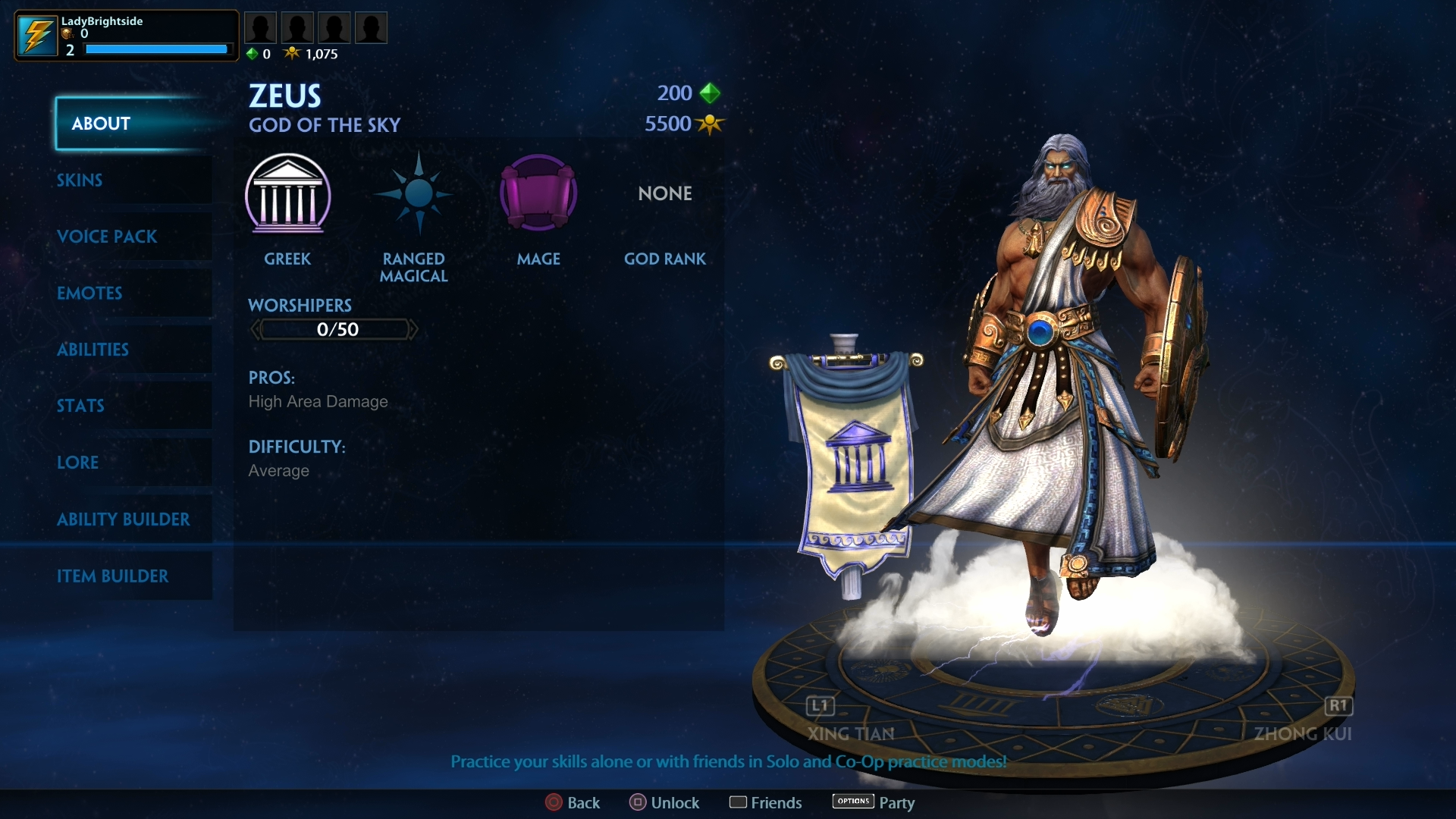Click the favor points star icon
This screenshot has height=819, width=1456.
click(293, 53)
